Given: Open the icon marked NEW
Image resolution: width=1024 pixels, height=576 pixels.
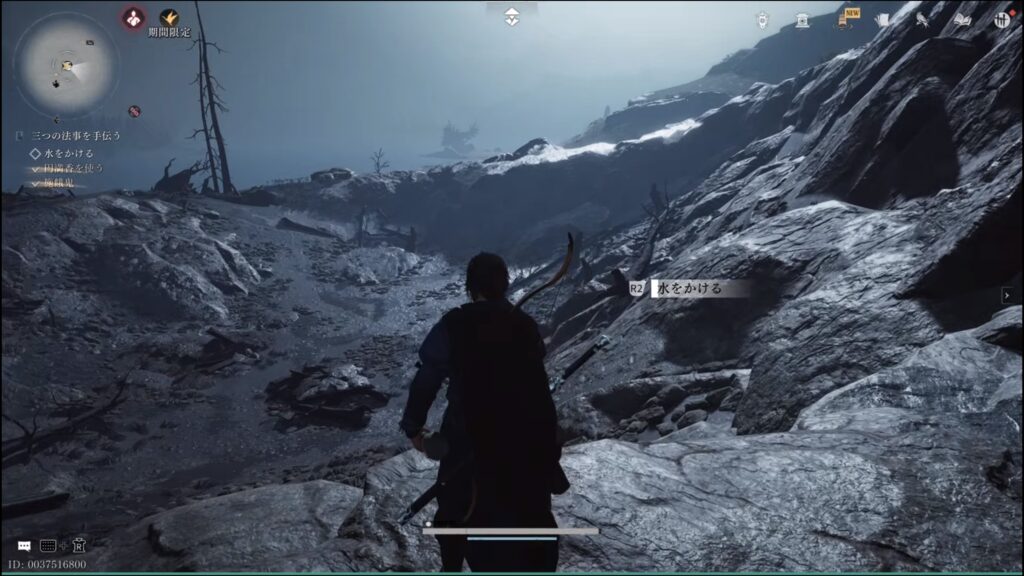Looking at the screenshot, I should (845, 19).
